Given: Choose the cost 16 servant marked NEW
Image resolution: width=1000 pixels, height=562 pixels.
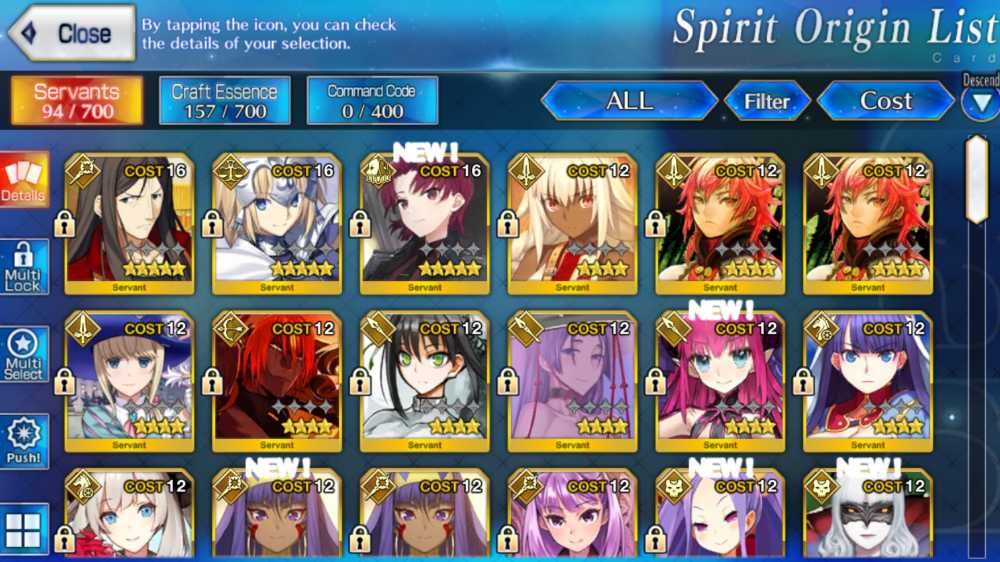Looking at the screenshot, I should tap(425, 224).
